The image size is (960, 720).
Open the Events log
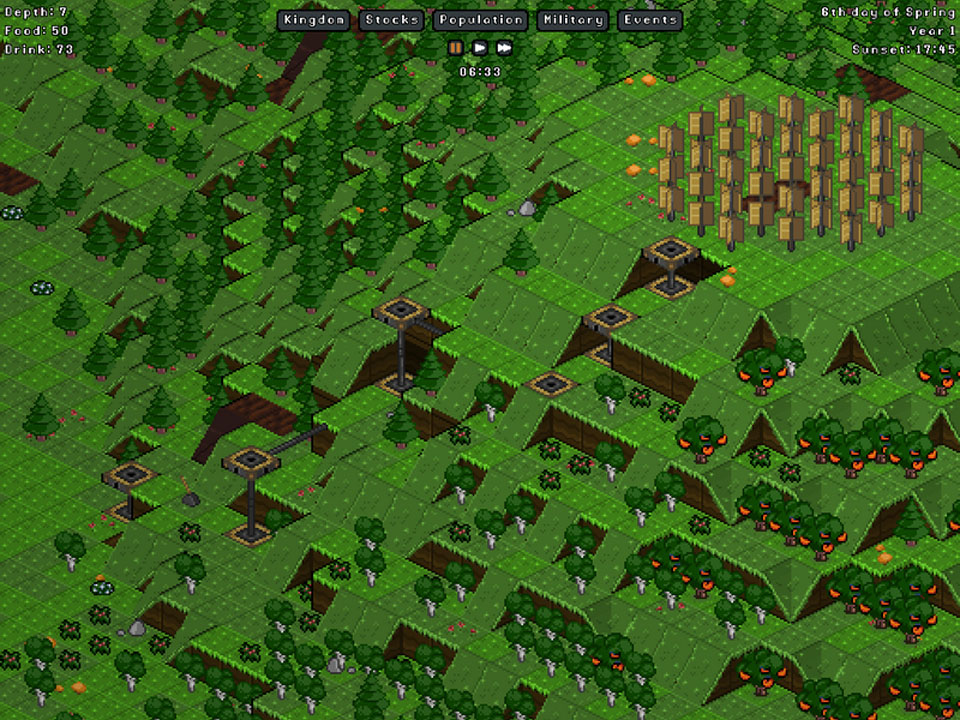point(650,20)
